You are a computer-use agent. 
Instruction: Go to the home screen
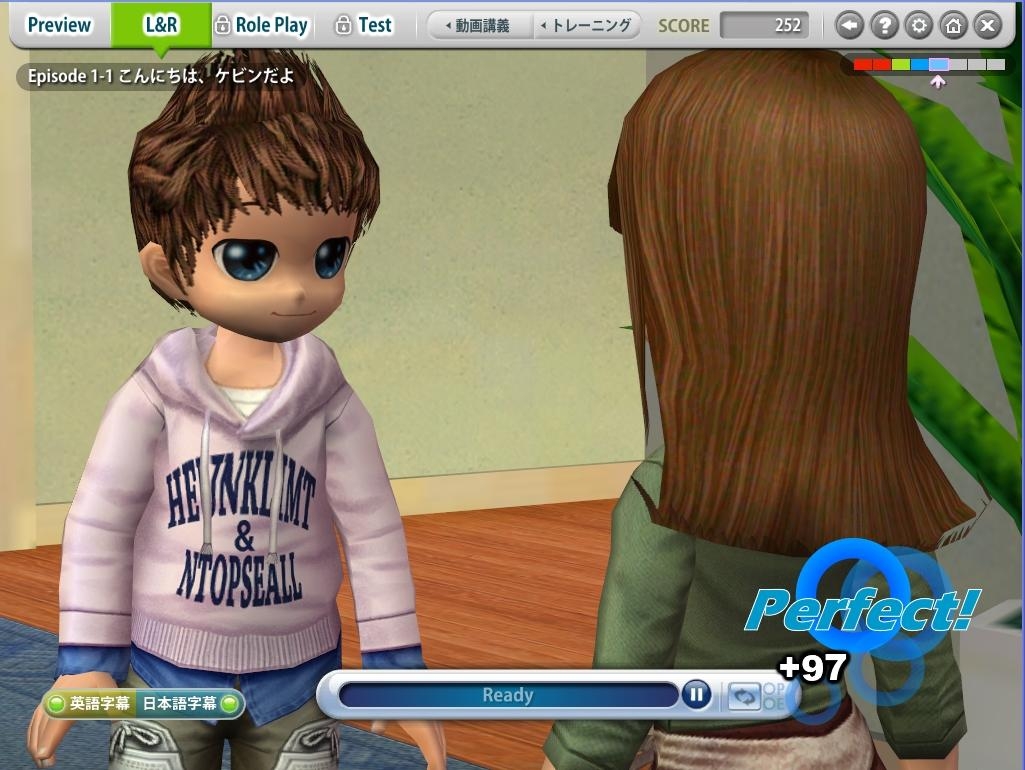point(952,26)
